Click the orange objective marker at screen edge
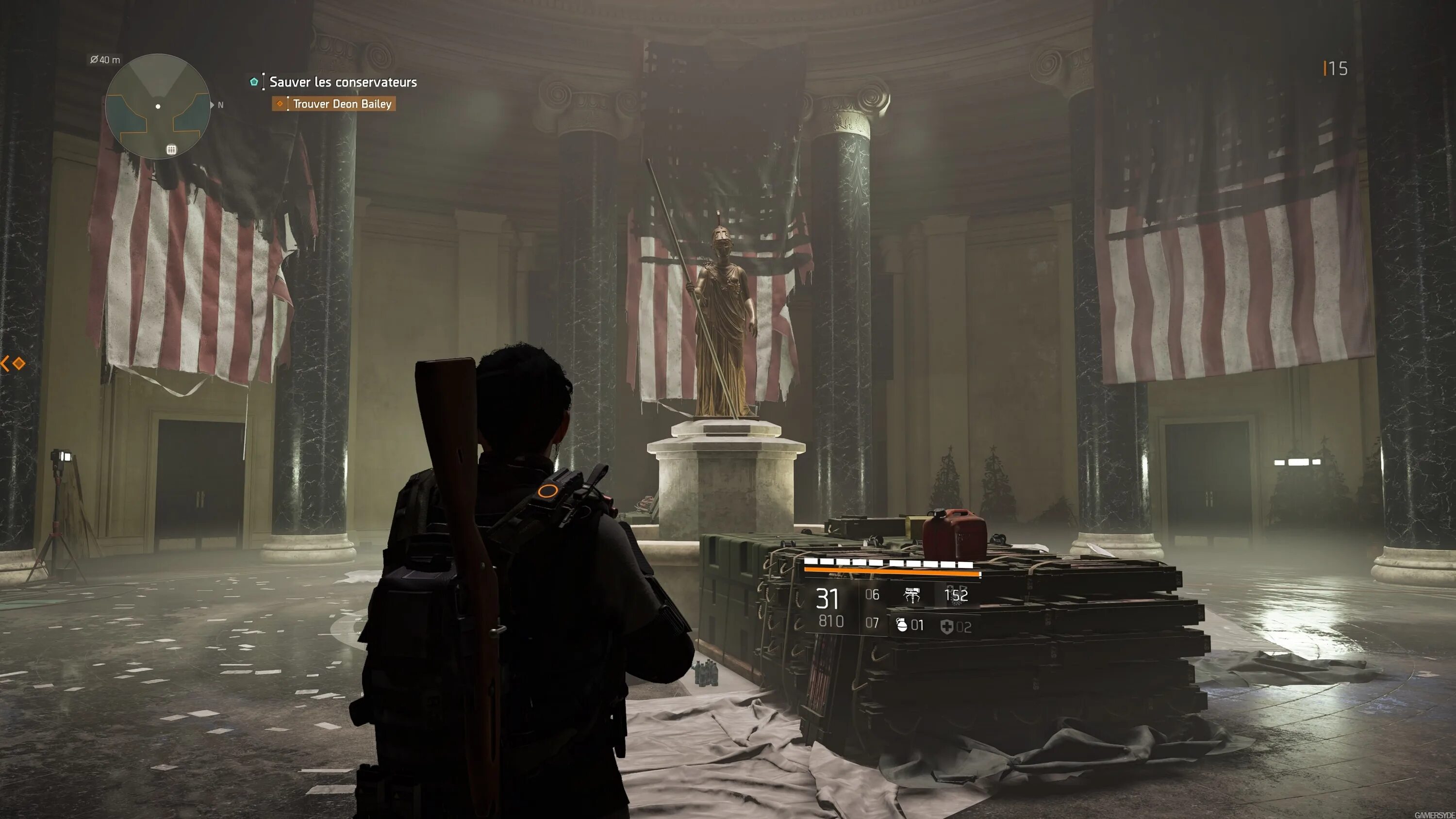The height and width of the screenshot is (819, 1456). (x=18, y=363)
